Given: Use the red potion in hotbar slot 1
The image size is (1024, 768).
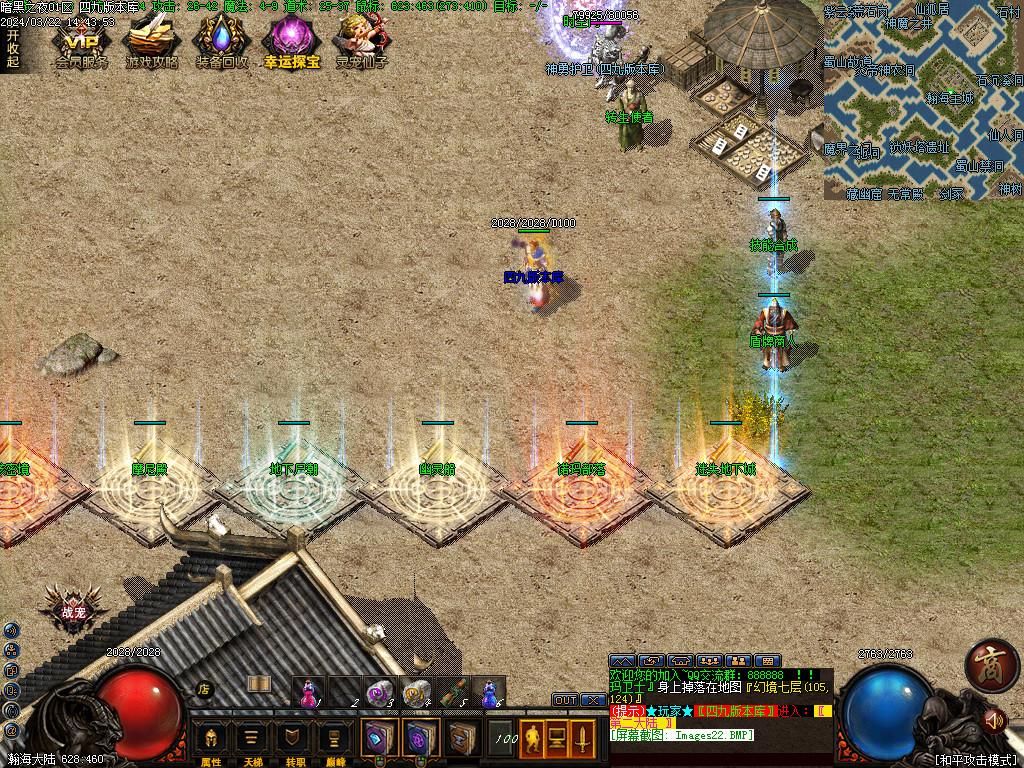Looking at the screenshot, I should pyautogui.click(x=310, y=692).
